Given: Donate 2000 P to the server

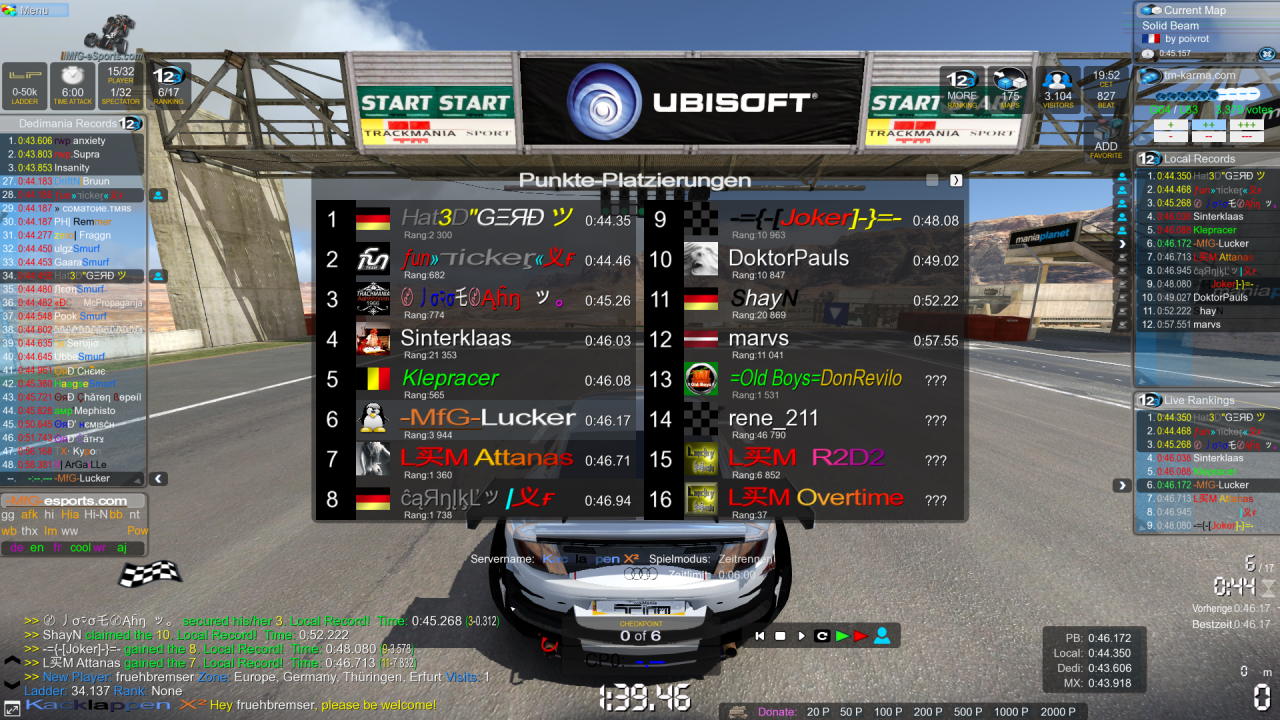Looking at the screenshot, I should pyautogui.click(x=1058, y=712).
